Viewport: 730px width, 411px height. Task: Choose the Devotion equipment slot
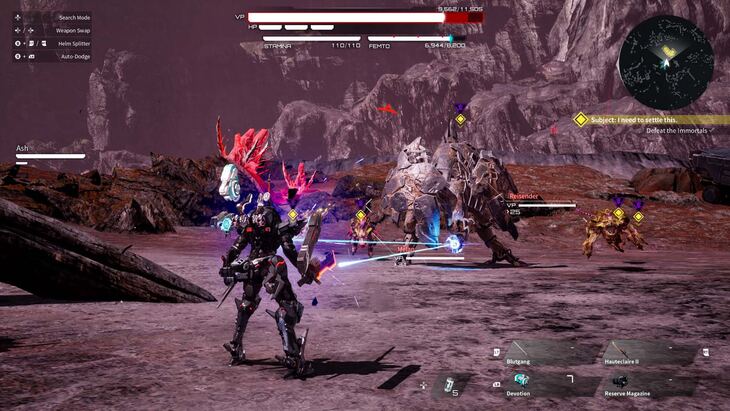coord(540,382)
